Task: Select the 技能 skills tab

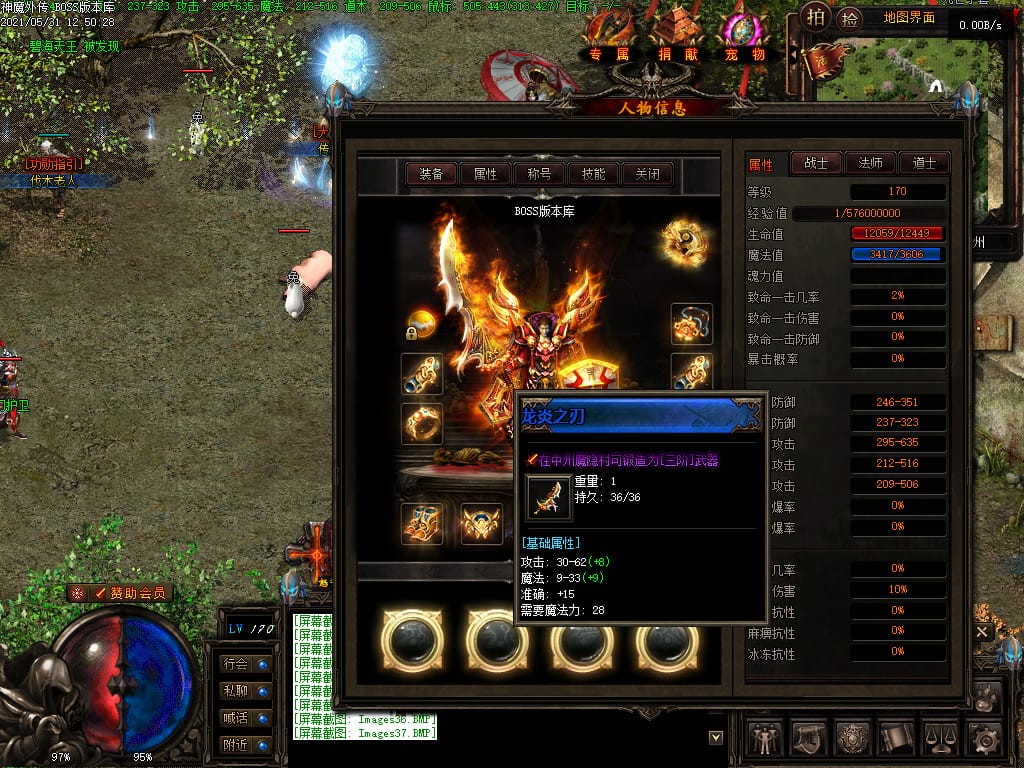Action: pos(593,174)
